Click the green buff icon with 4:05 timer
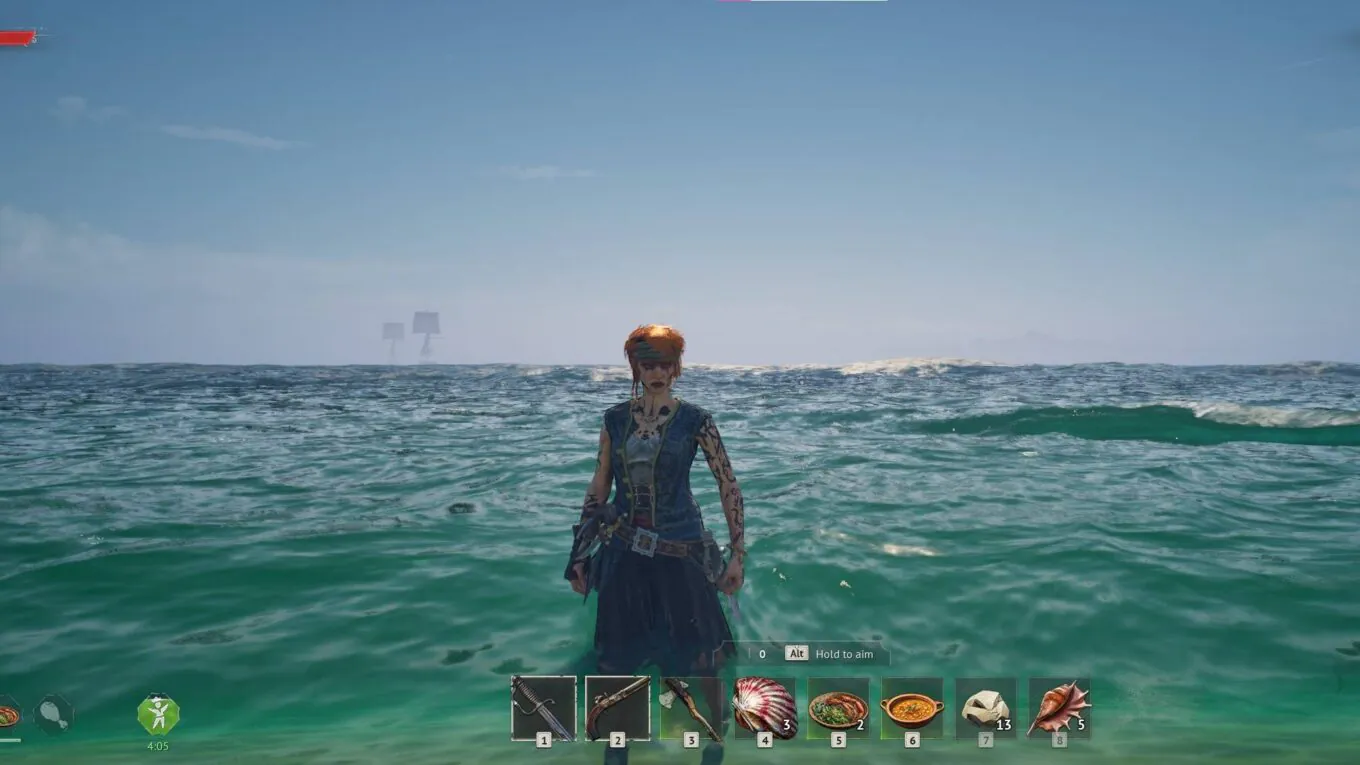Screen dimensions: 1360x765 pyautogui.click(x=158, y=712)
